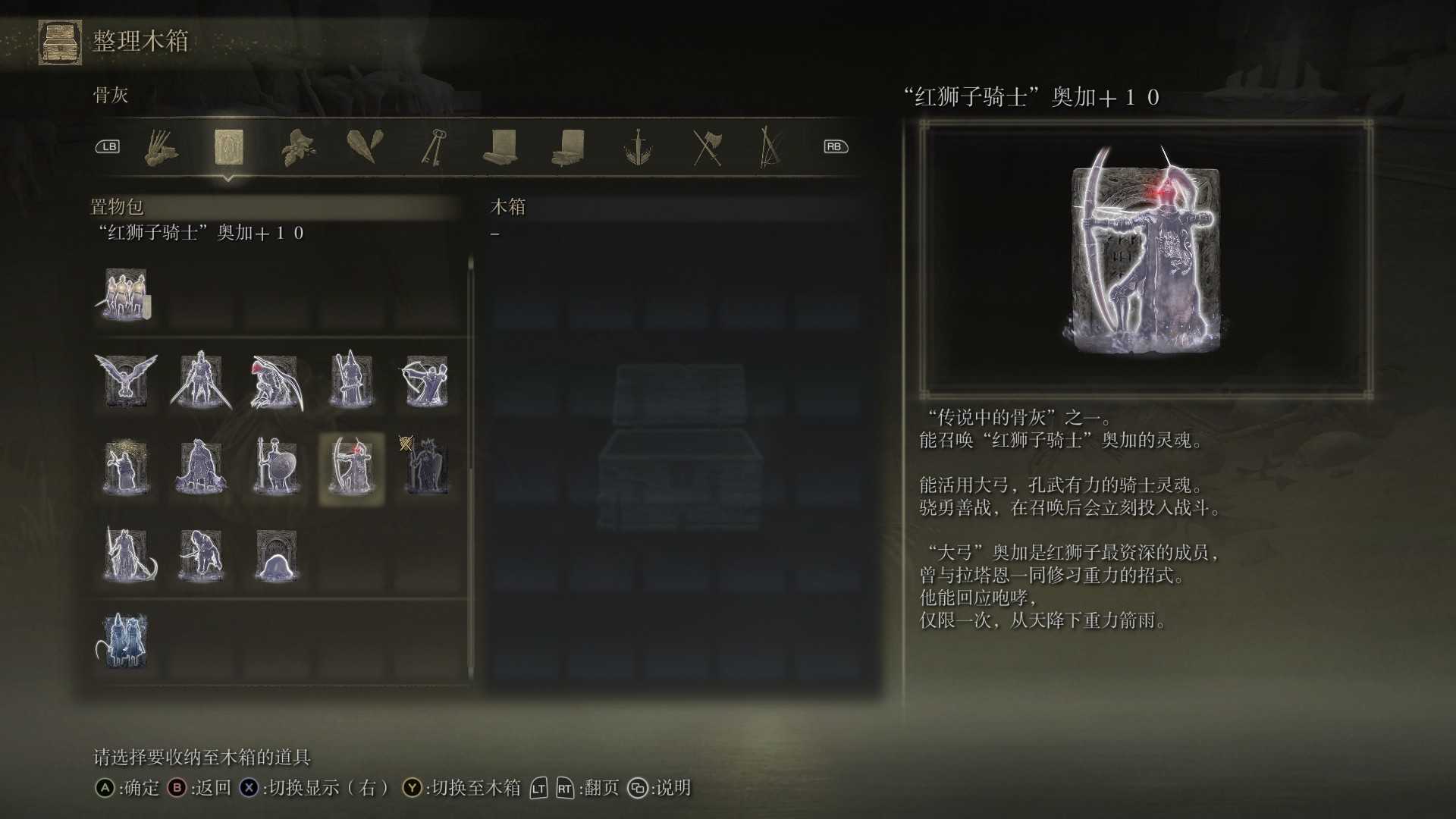The width and height of the screenshot is (1456, 819).
Task: Click the RB next category button
Action: pos(835,146)
